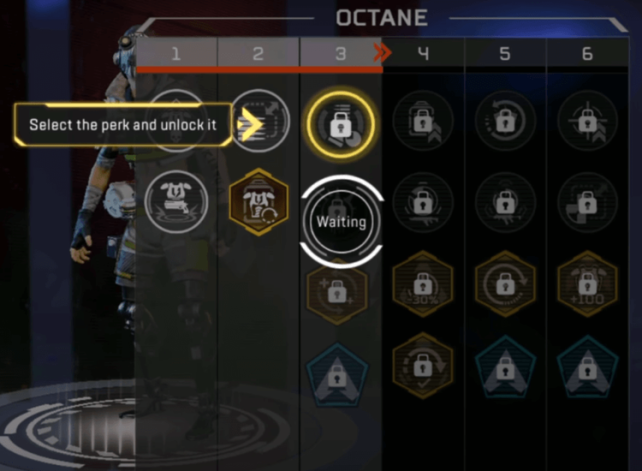The width and height of the screenshot is (642, 471).
Task: Open the level 2 column header
Action: click(x=258, y=54)
